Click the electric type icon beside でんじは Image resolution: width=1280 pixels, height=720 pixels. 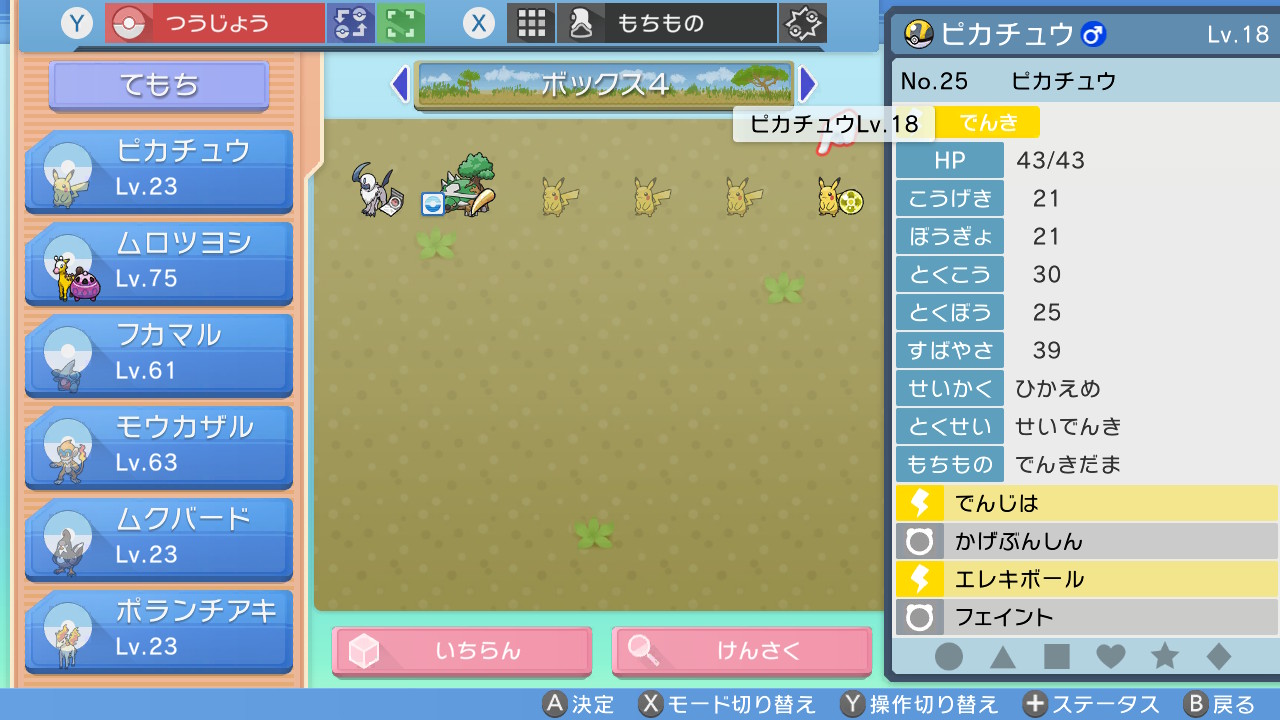click(918, 504)
